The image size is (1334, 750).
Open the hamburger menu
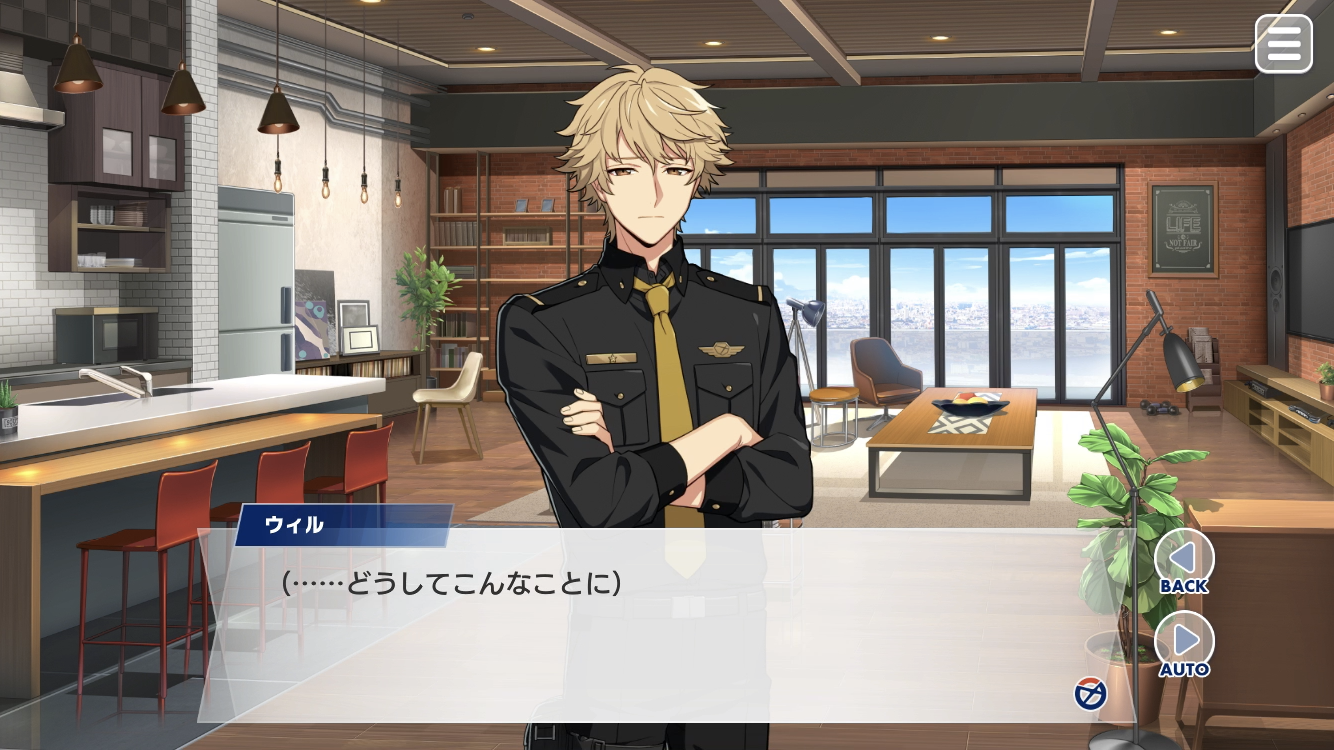[x=1283, y=43]
